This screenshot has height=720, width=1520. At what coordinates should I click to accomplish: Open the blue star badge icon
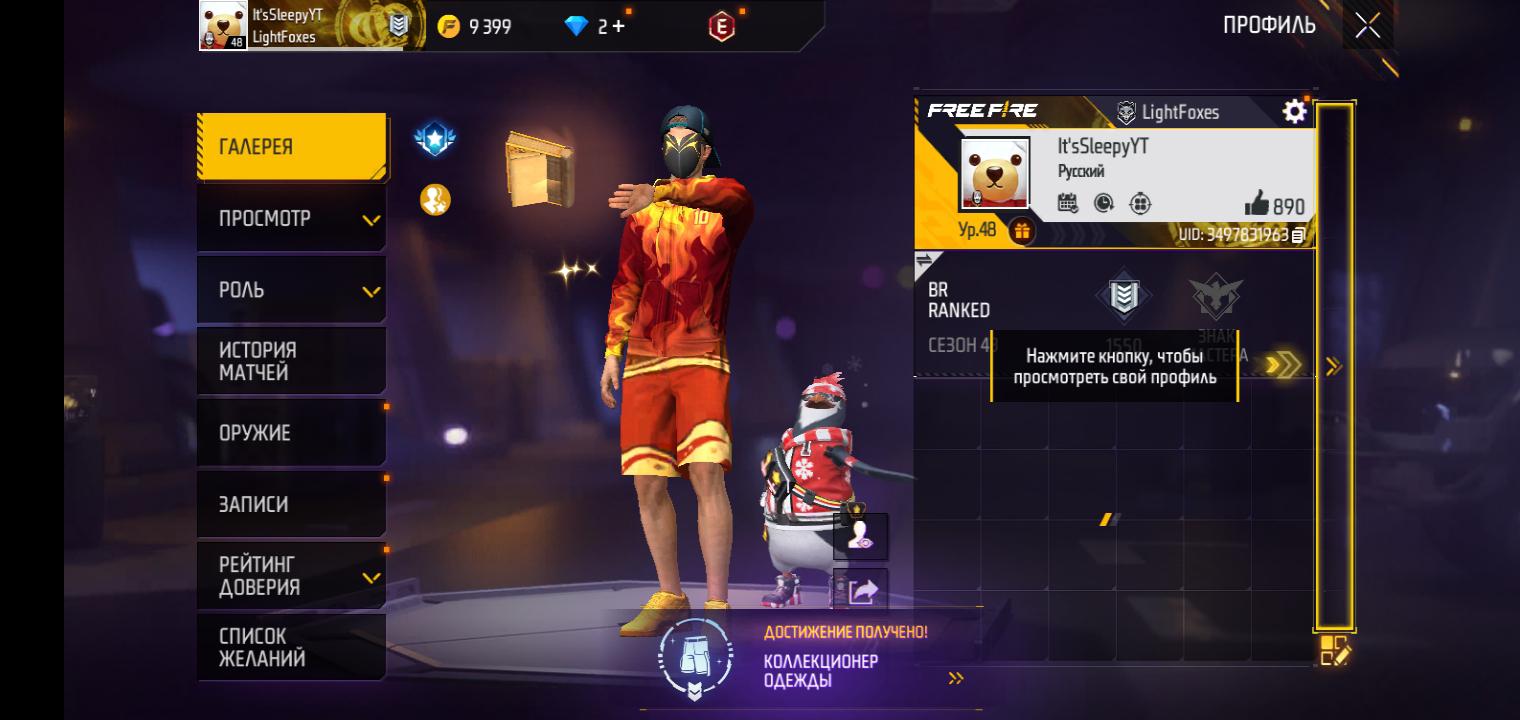click(435, 140)
